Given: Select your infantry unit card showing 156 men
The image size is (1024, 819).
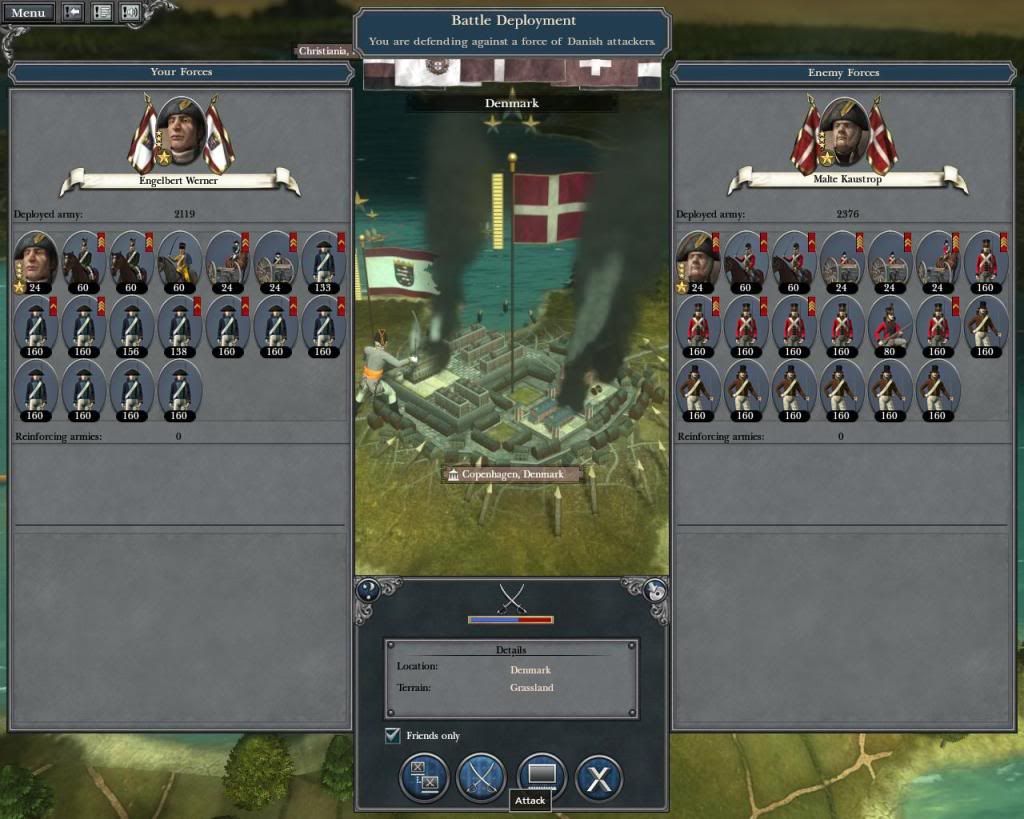Looking at the screenshot, I should pyautogui.click(x=131, y=324).
